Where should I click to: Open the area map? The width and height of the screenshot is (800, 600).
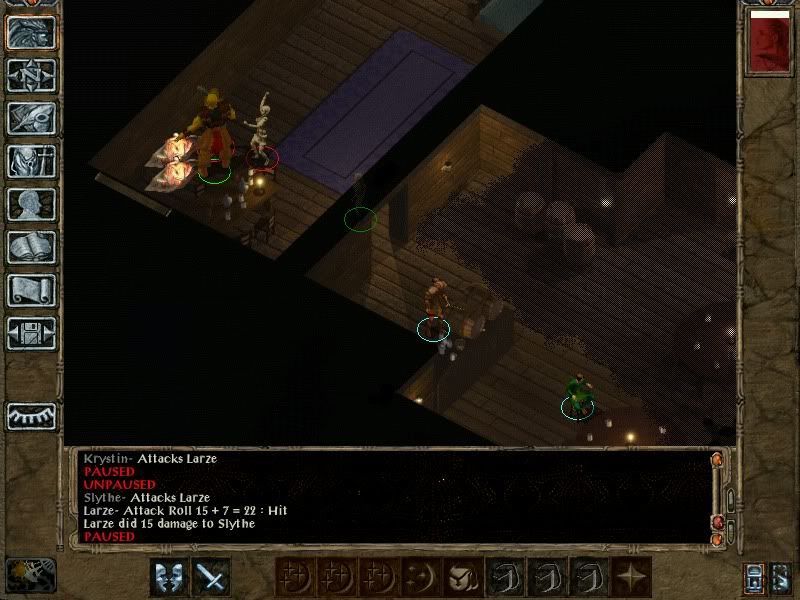pyautogui.click(x=31, y=75)
